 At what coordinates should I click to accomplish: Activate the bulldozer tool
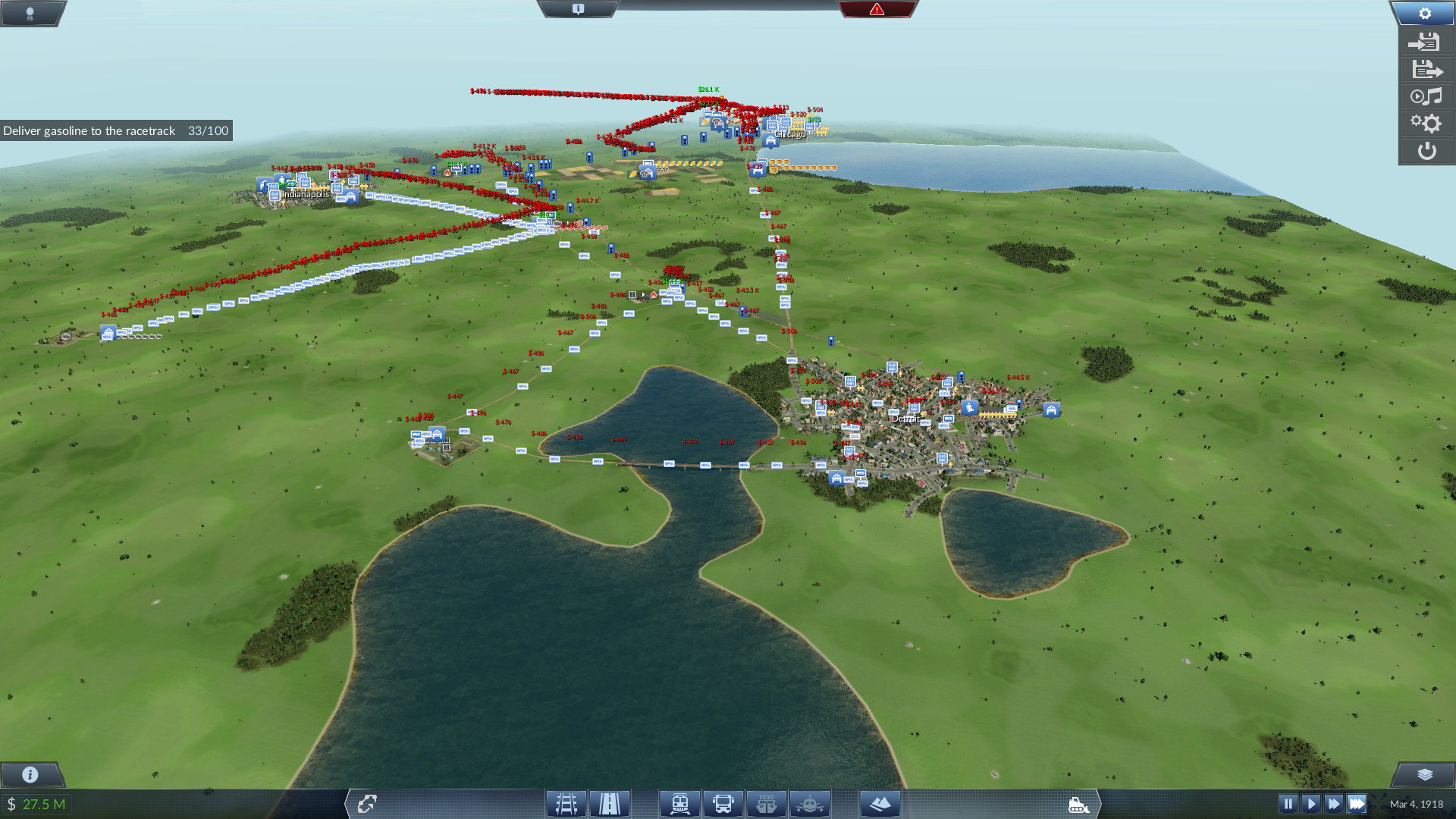coord(1078,805)
